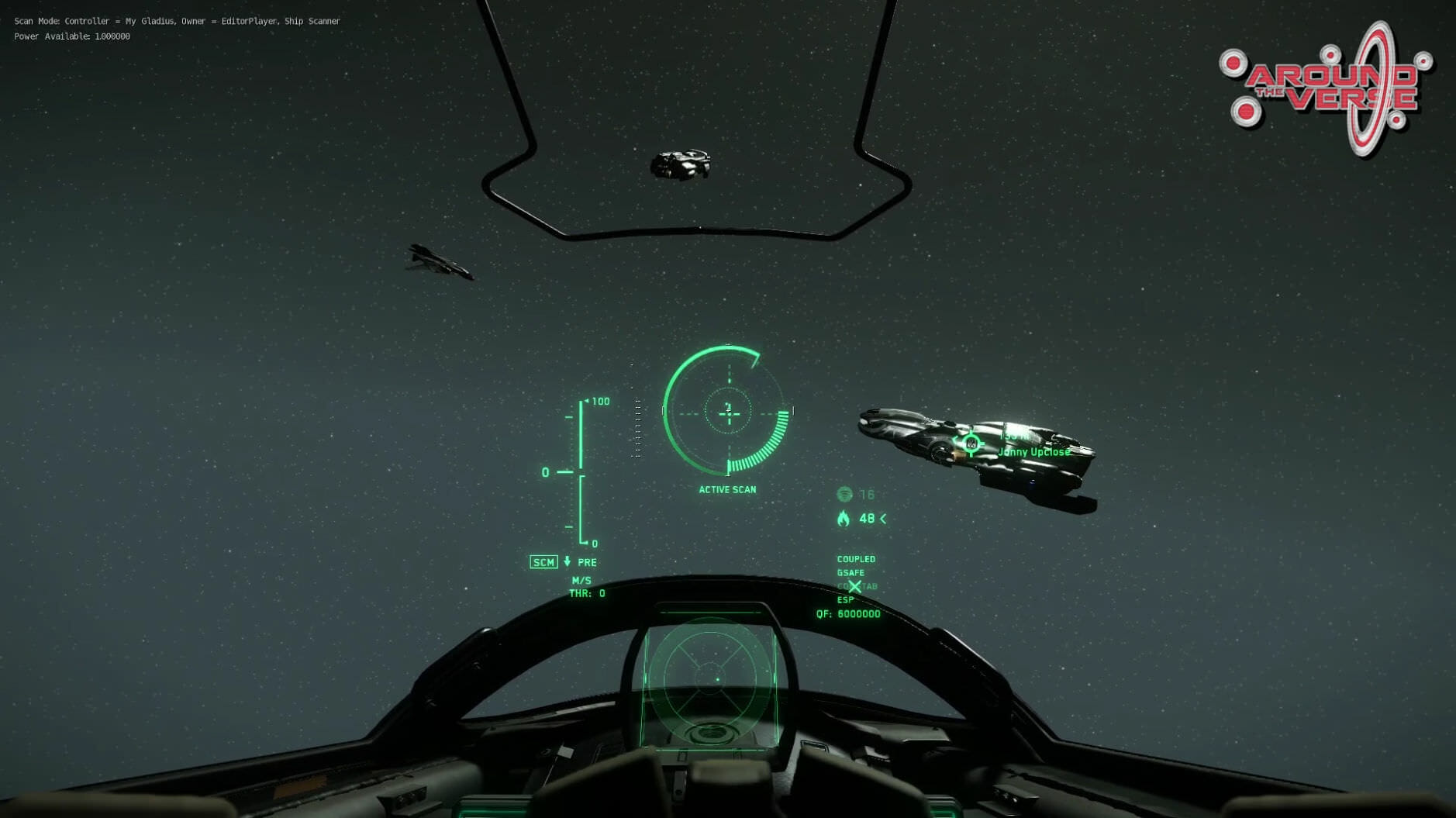
Task: Click the Around the Verse logo
Action: tap(1327, 88)
